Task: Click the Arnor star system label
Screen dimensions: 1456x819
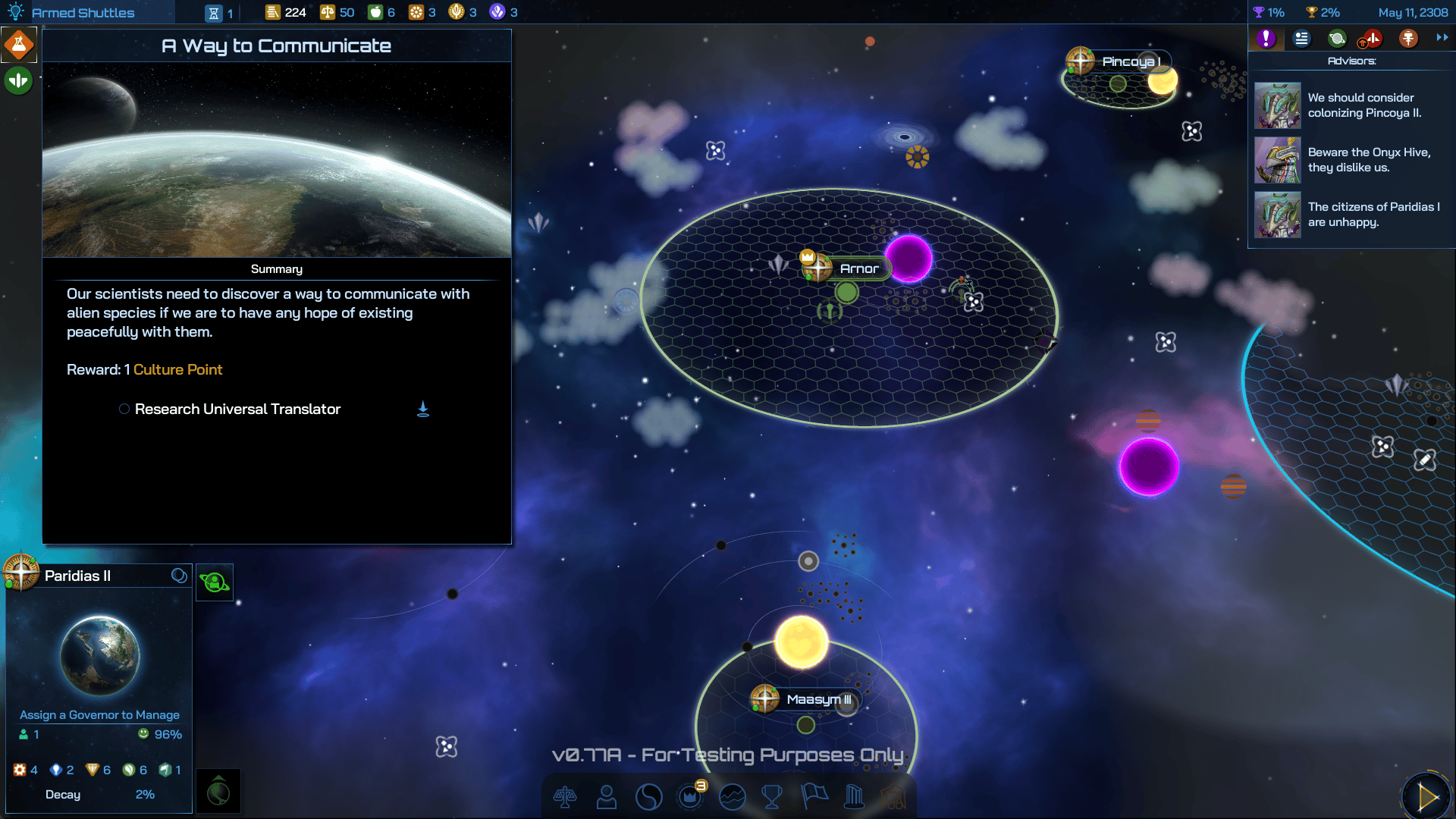Action: tap(858, 268)
